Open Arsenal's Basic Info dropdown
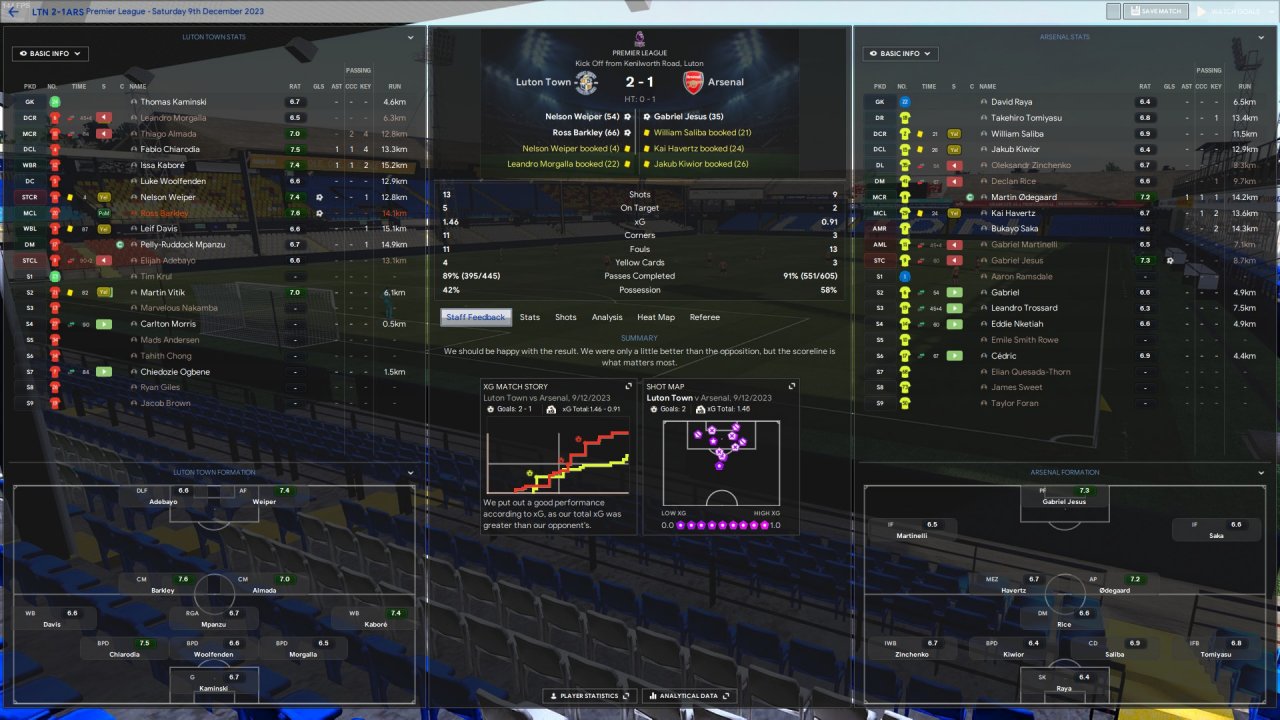This screenshot has width=1280, height=720. point(901,54)
